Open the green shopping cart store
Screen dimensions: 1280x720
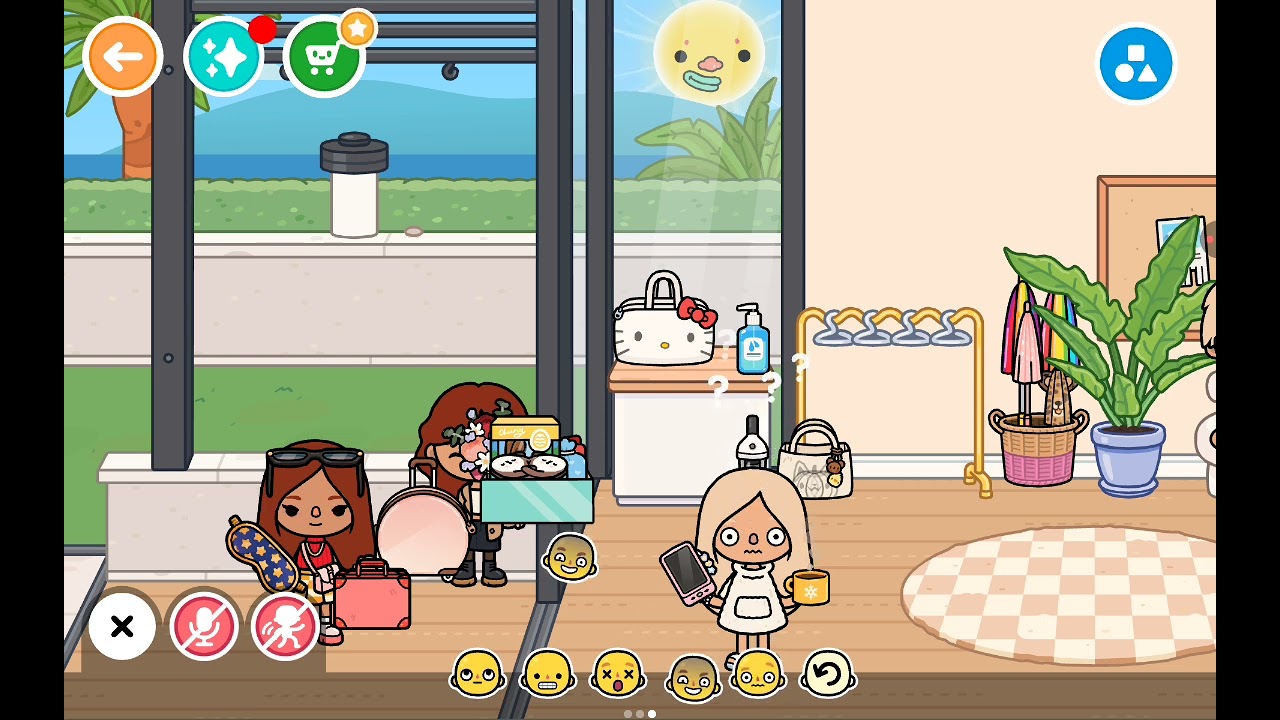pyautogui.click(x=323, y=57)
